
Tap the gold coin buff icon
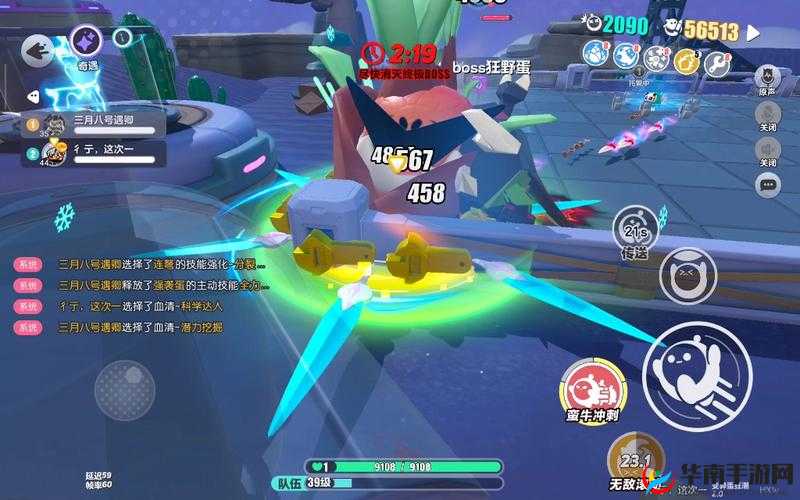(x=688, y=62)
